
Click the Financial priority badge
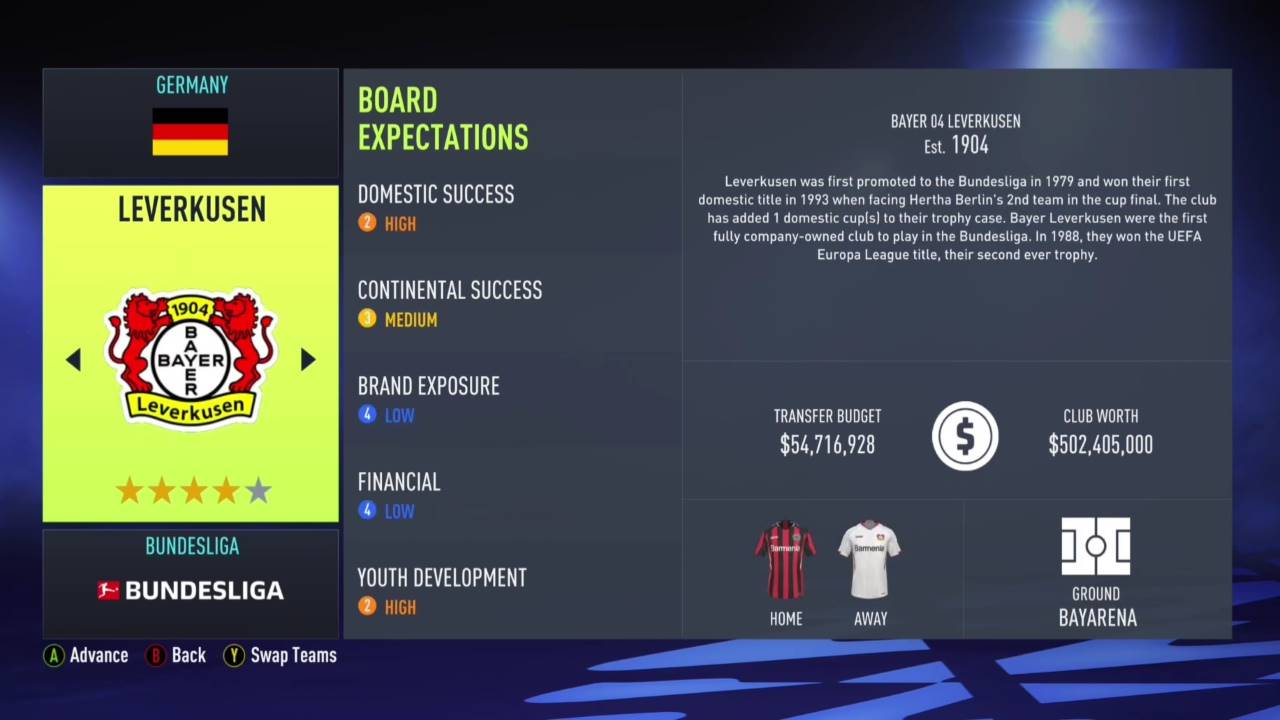[367, 511]
